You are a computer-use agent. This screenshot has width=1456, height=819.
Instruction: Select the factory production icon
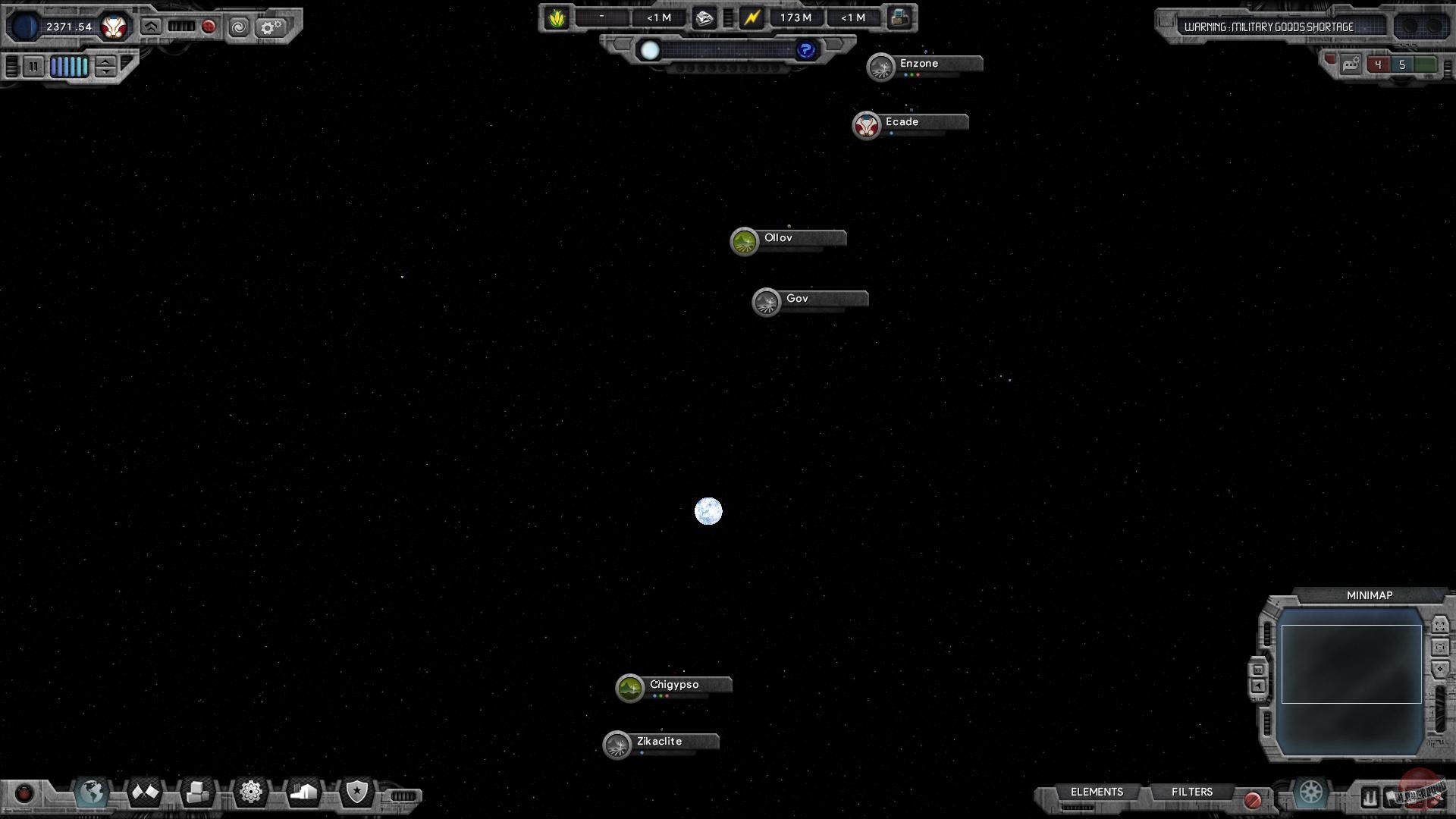304,791
